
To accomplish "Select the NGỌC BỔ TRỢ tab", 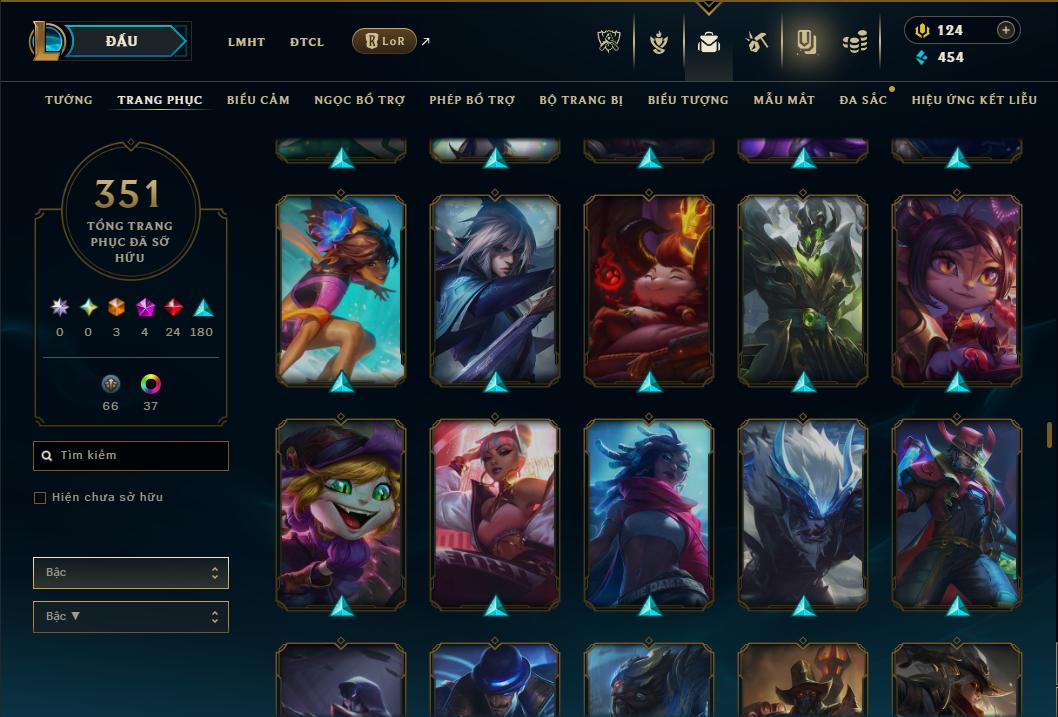I will tap(359, 100).
